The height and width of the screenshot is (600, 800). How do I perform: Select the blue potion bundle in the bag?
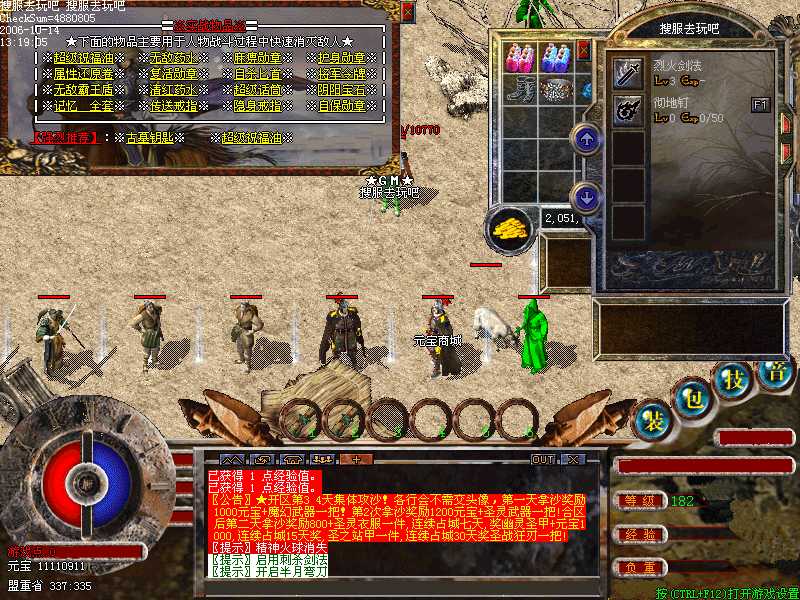click(x=555, y=58)
